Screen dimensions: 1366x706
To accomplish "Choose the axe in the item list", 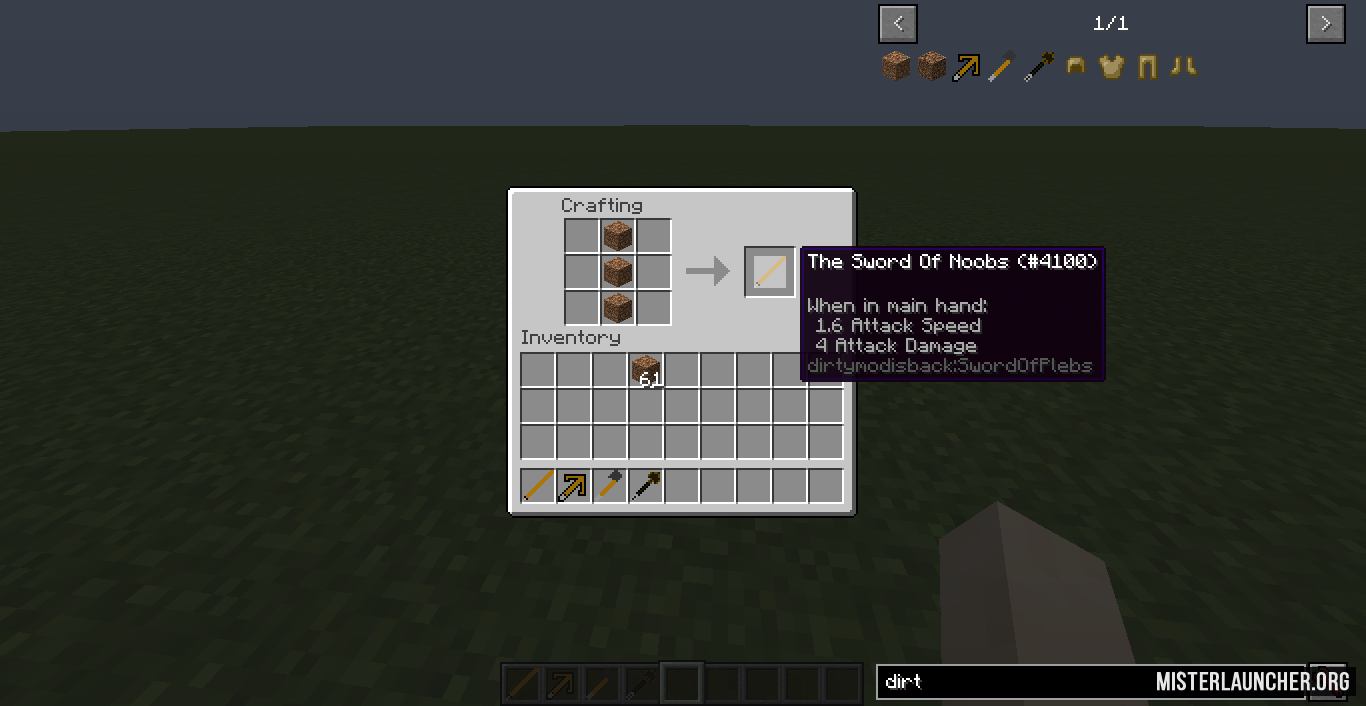I will (1003, 67).
